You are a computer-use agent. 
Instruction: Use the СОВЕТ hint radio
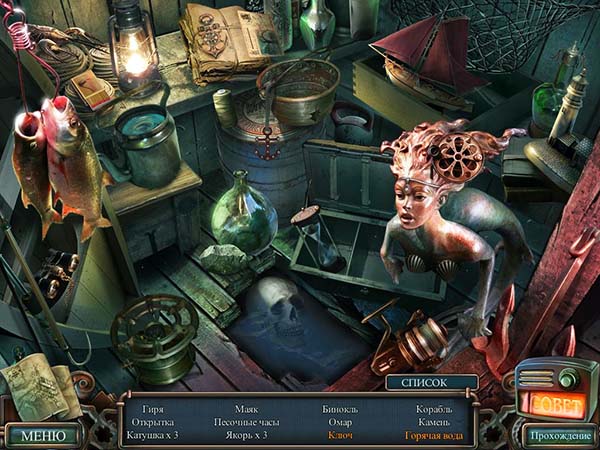click(x=558, y=402)
